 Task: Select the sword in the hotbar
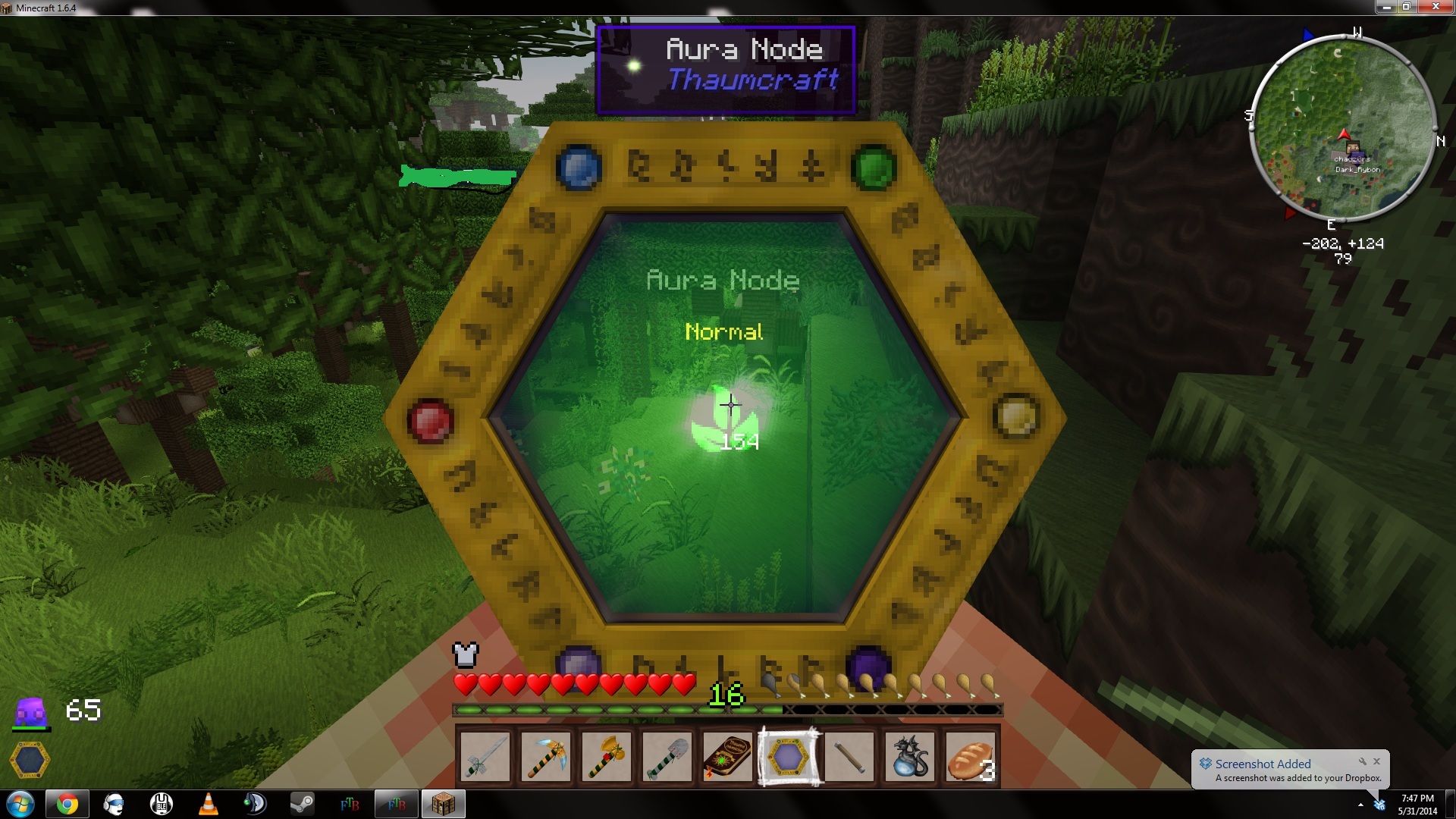(x=485, y=756)
